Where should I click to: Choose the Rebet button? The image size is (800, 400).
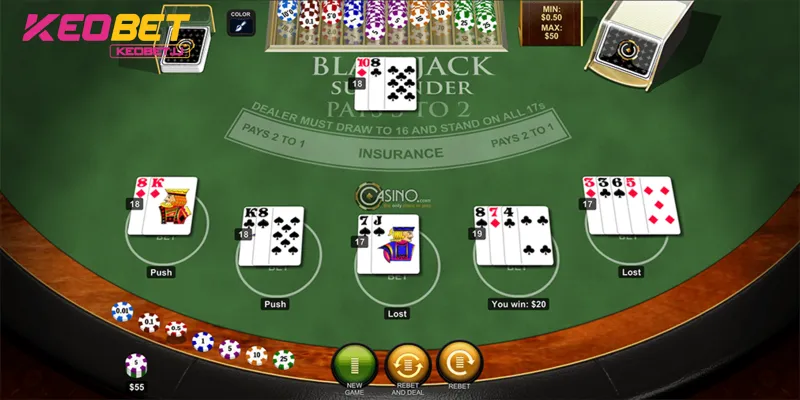click(x=459, y=360)
